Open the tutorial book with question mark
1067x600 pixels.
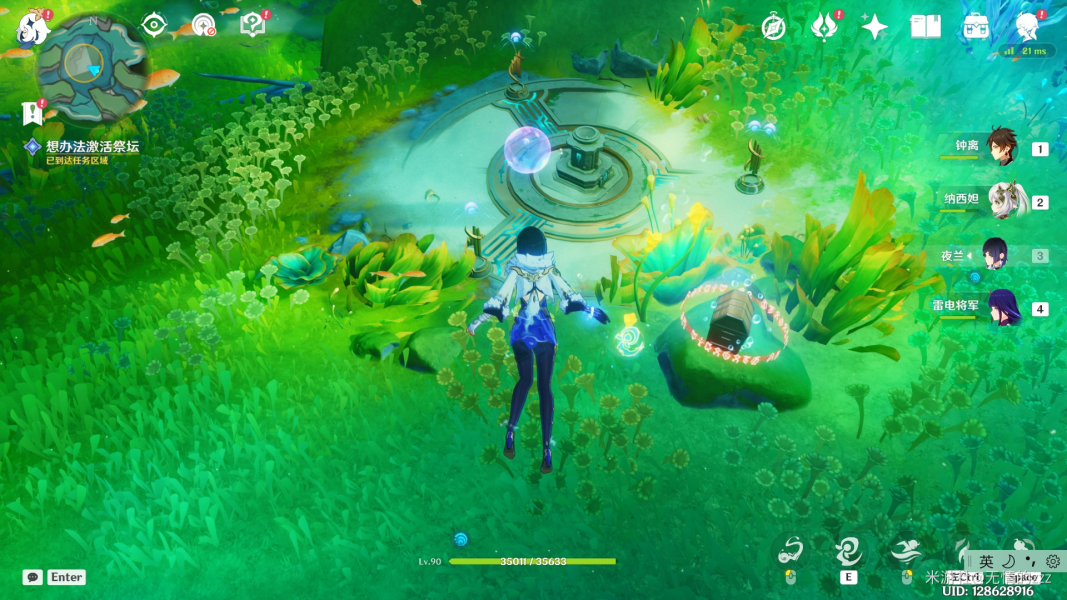click(x=252, y=25)
